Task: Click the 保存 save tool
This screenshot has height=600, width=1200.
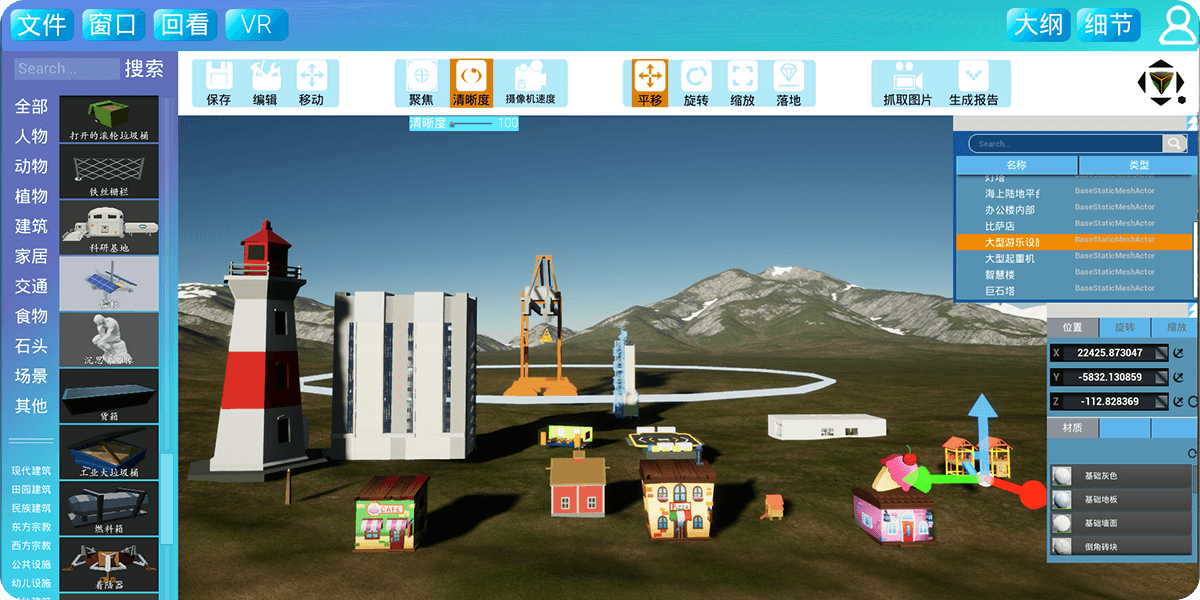Action: (219, 83)
